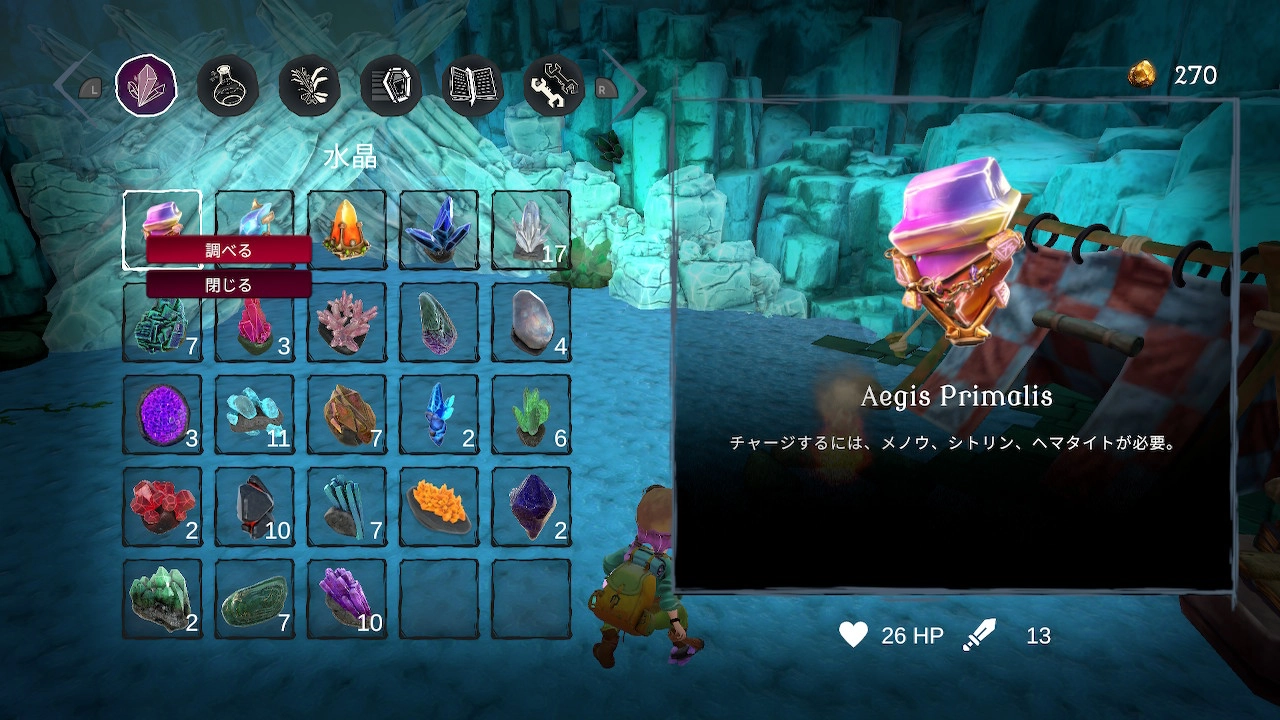Choose 閉じる from the item menu
The height and width of the screenshot is (720, 1280).
point(228,284)
